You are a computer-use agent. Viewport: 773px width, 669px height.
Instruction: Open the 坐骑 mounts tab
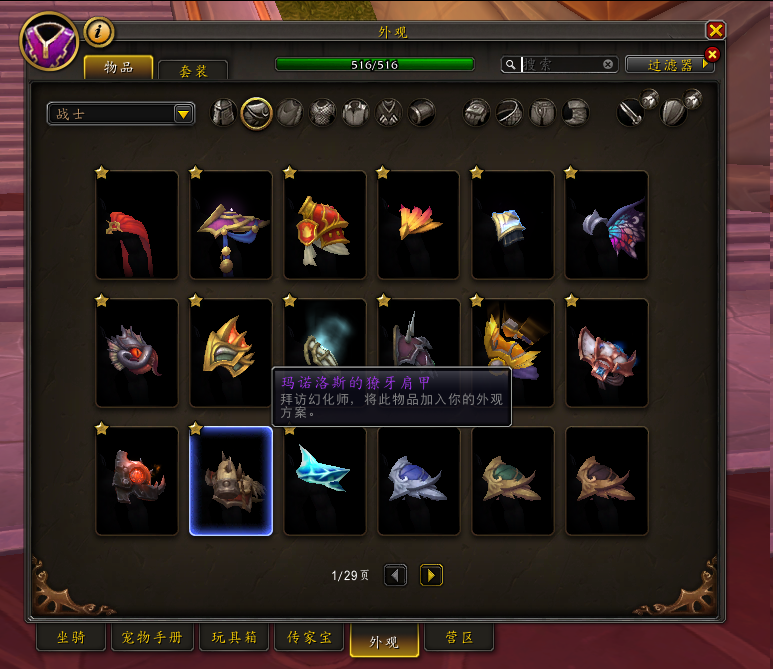point(70,638)
